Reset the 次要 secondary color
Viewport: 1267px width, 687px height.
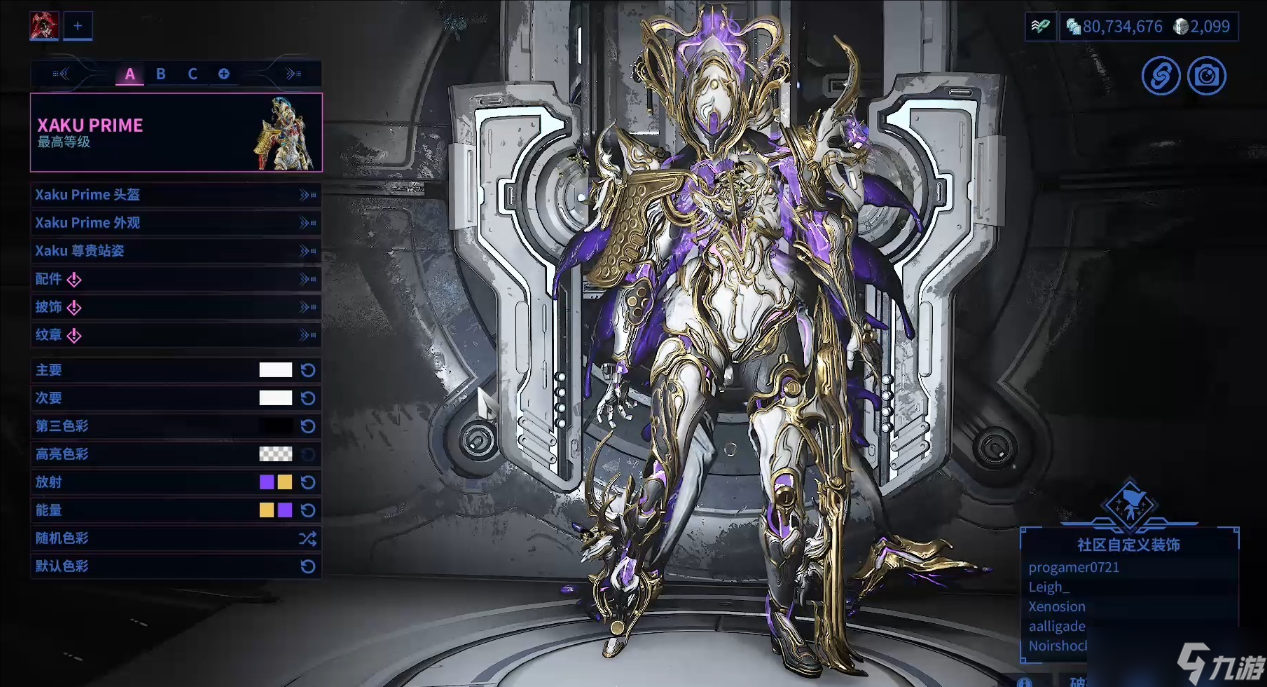(309, 398)
